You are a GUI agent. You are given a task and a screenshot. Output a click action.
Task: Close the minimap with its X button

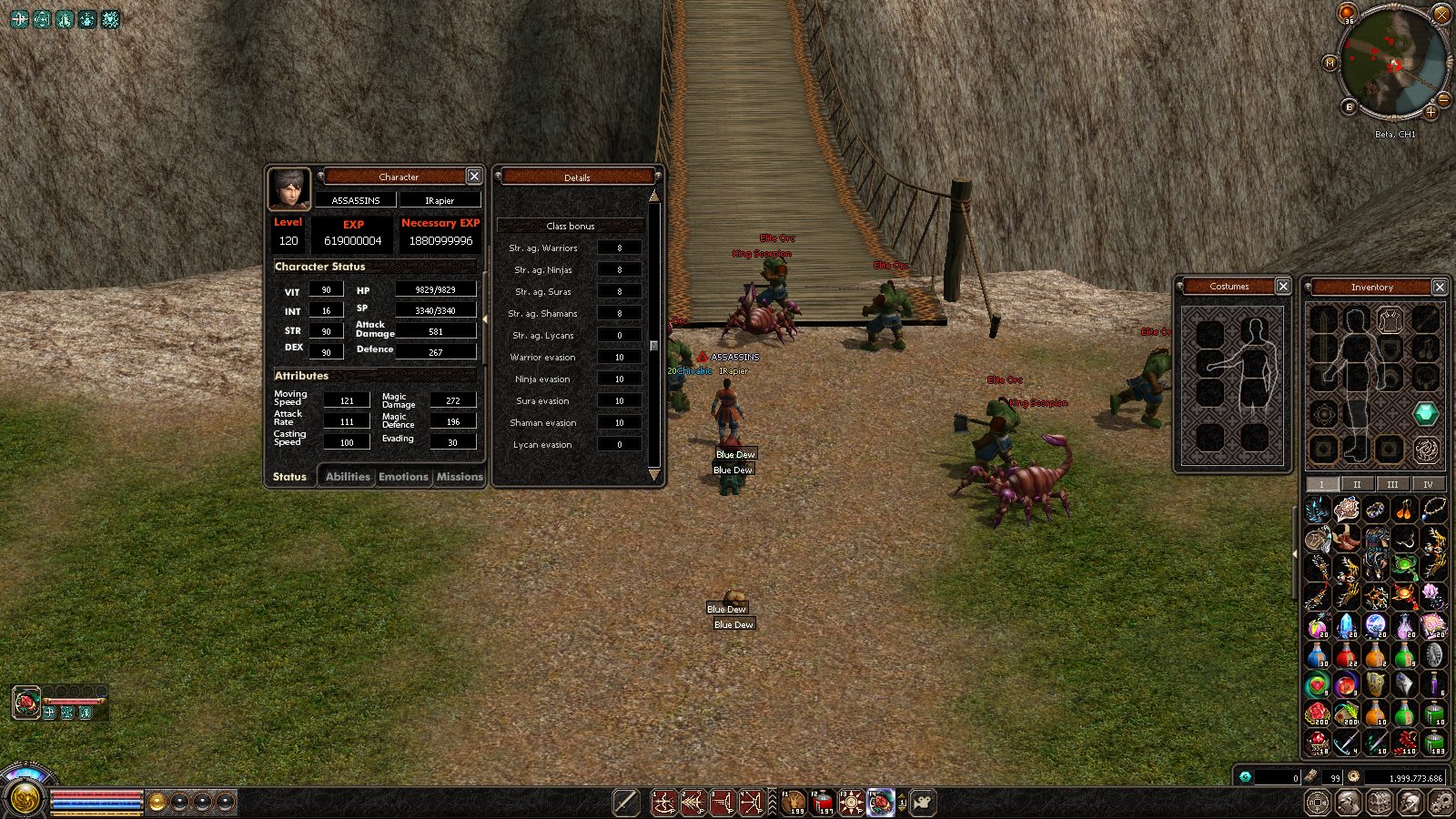pos(1441,14)
